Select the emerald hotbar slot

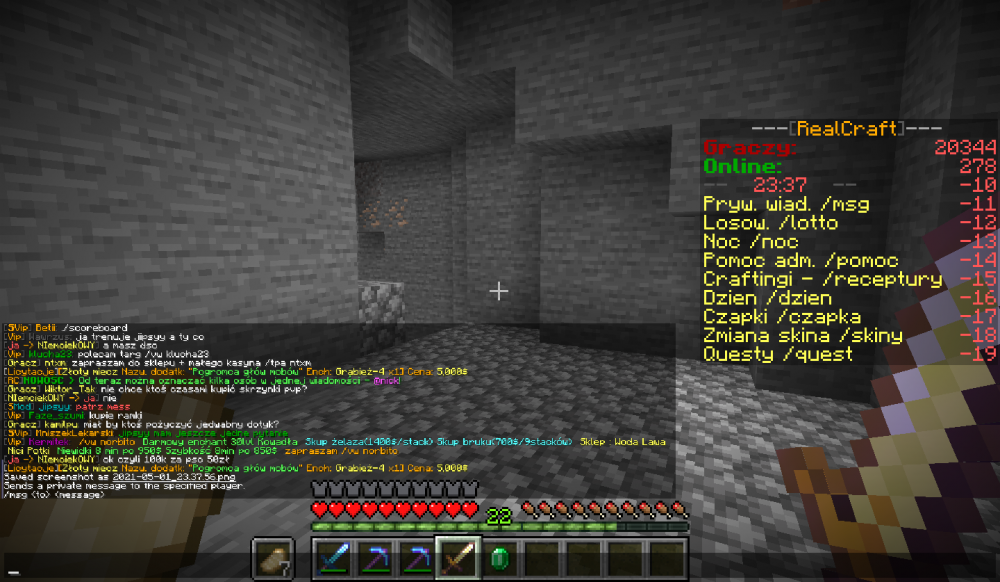pyautogui.click(x=498, y=559)
